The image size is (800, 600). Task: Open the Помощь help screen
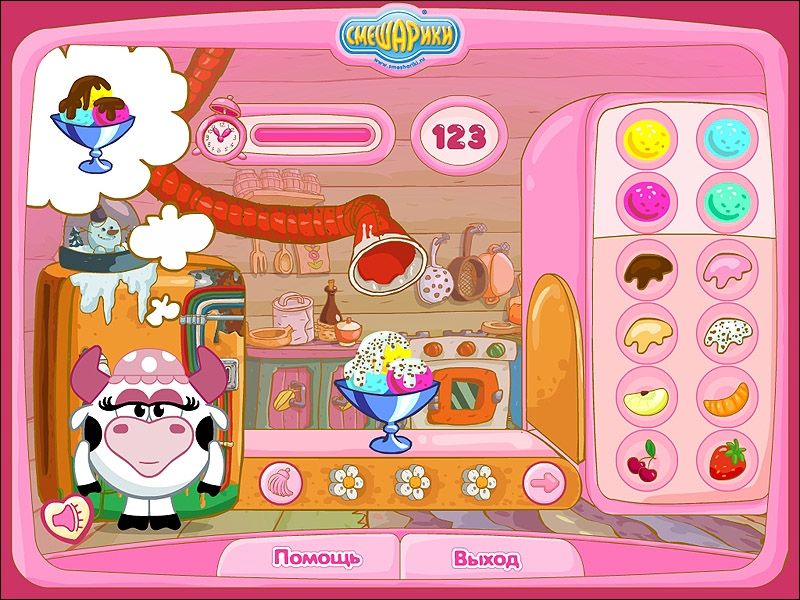(318, 558)
